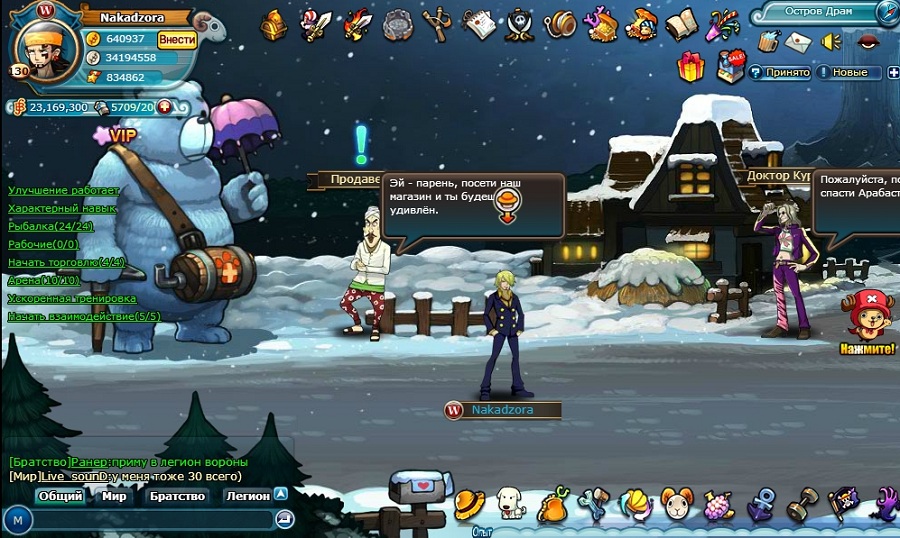Toggle sound with the speaker icon
900x538 pixels.
point(831,42)
